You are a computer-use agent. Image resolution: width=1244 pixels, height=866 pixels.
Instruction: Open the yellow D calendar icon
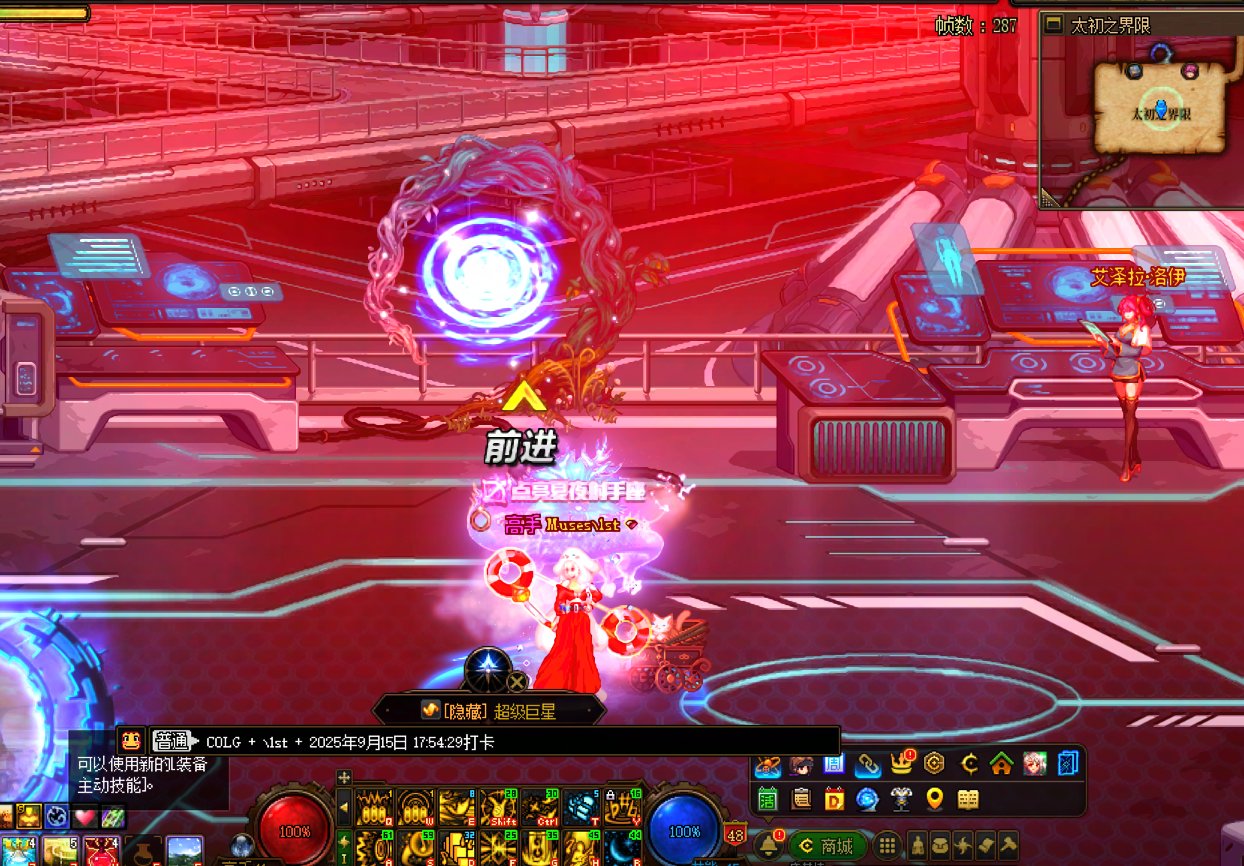(834, 799)
